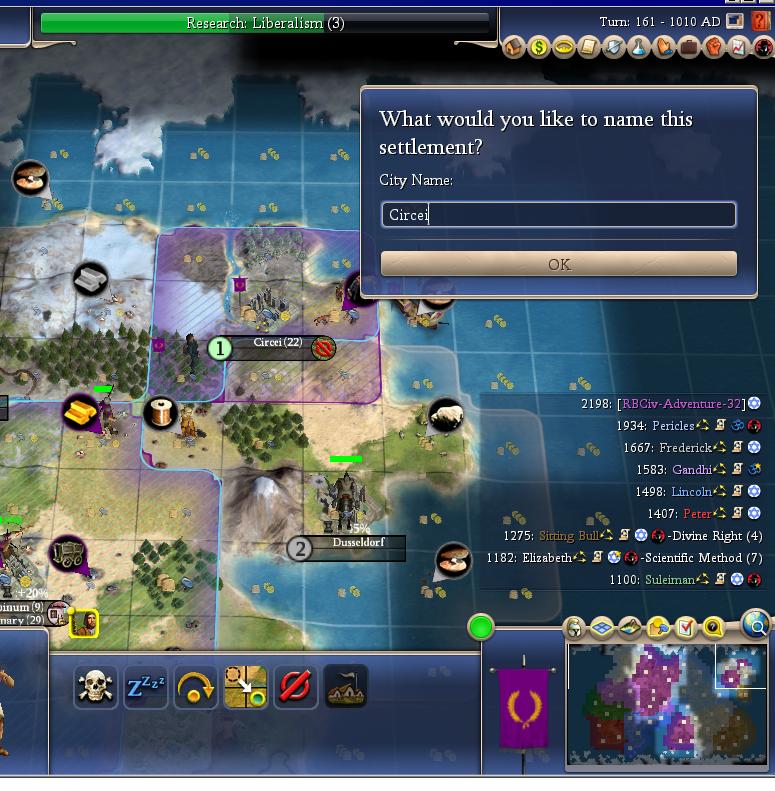Toggle the tile grid overlay above minimap

[602, 628]
